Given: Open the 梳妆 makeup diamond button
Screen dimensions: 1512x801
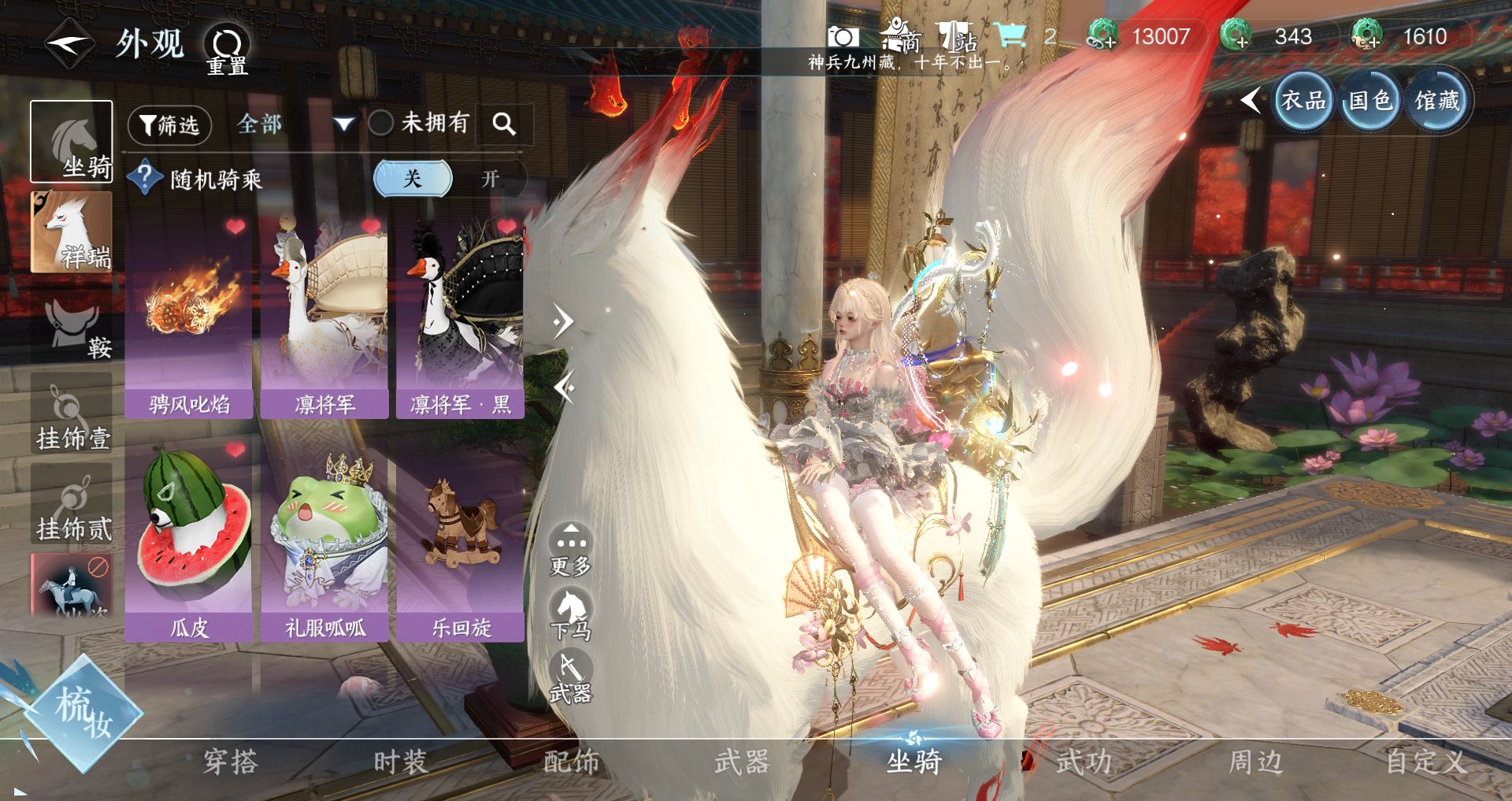Looking at the screenshot, I should click(83, 713).
